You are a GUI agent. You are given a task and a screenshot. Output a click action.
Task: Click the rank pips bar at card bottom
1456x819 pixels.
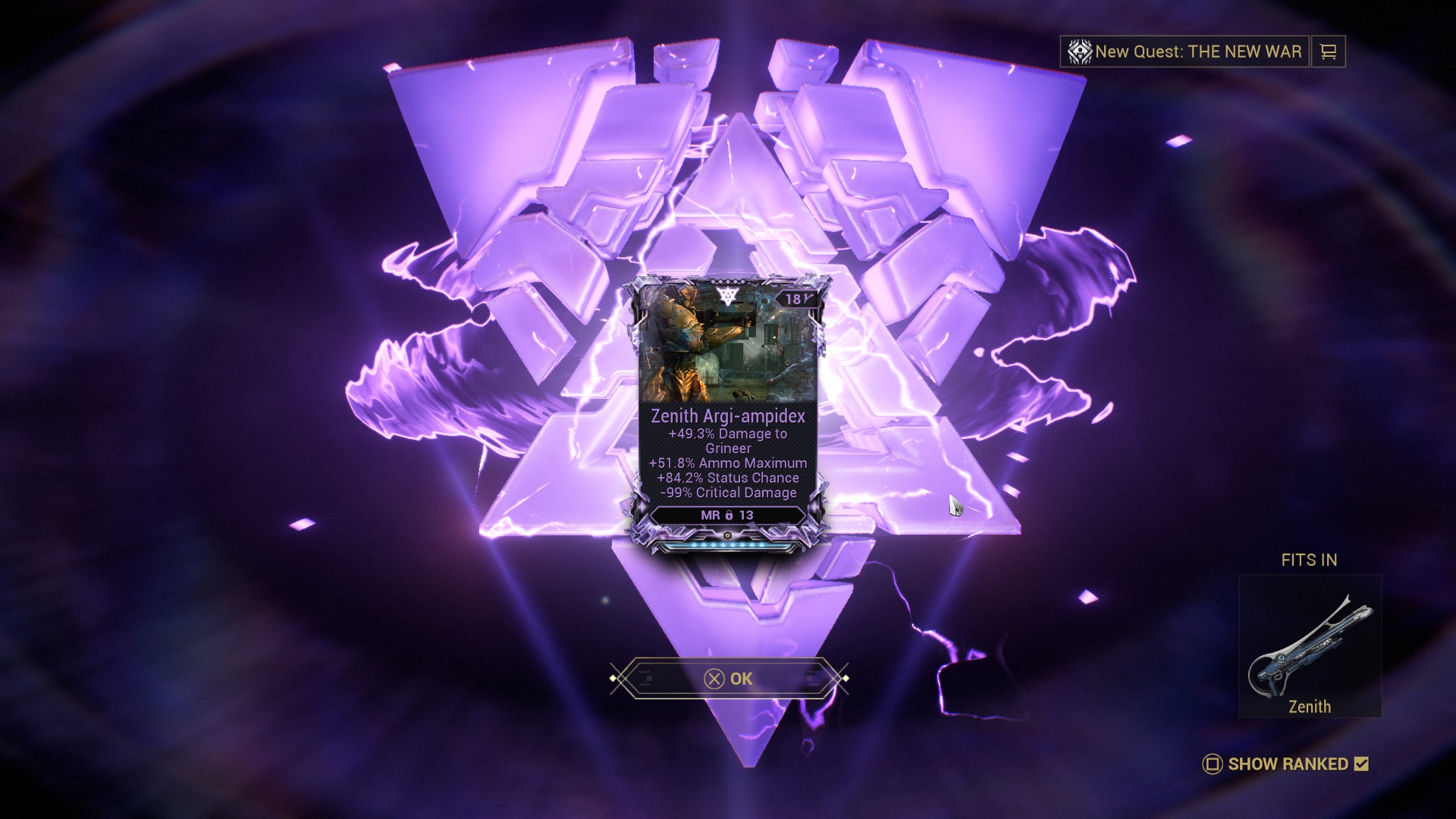(726, 545)
